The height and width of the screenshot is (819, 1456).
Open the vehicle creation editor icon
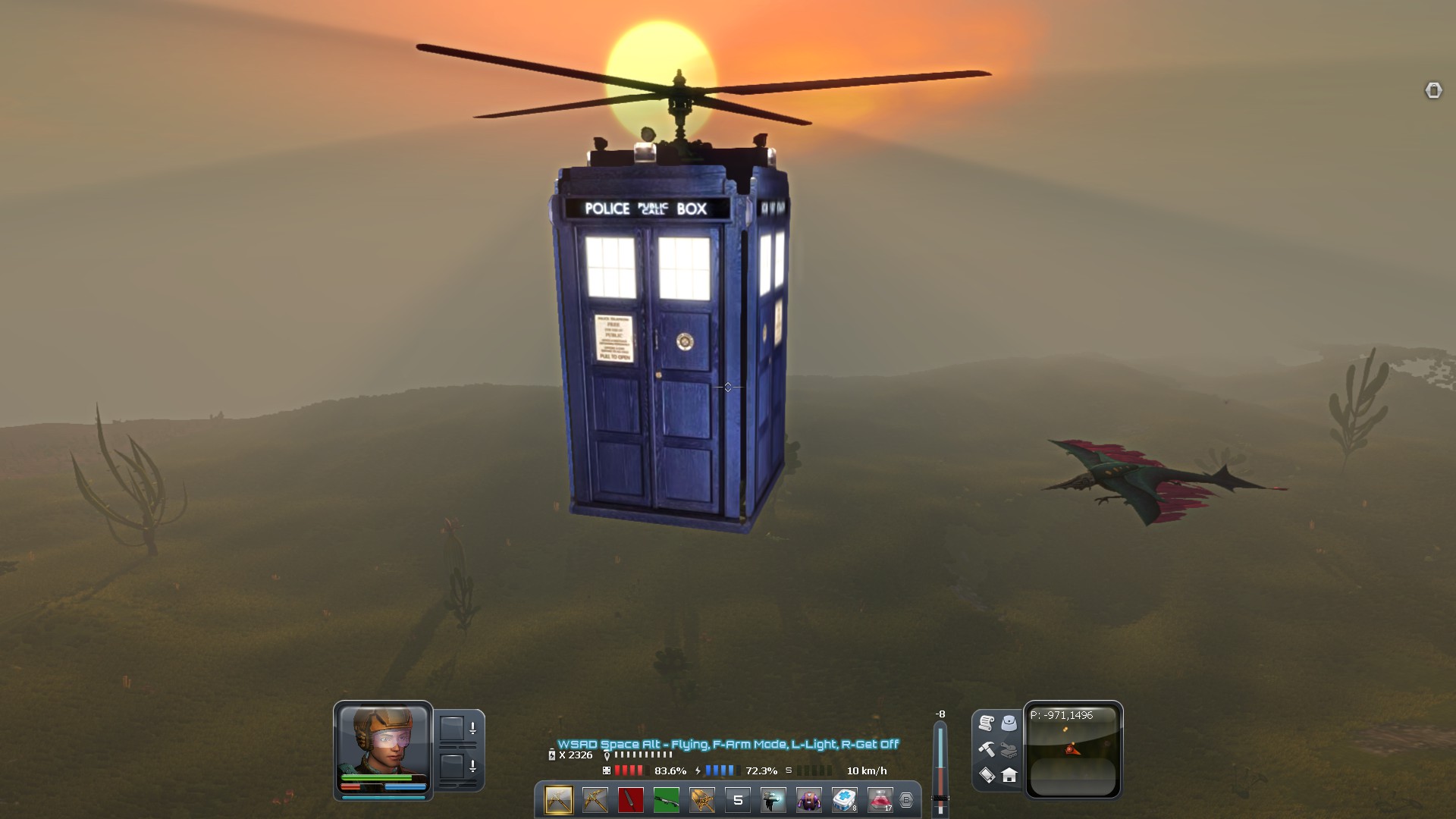(x=1009, y=751)
